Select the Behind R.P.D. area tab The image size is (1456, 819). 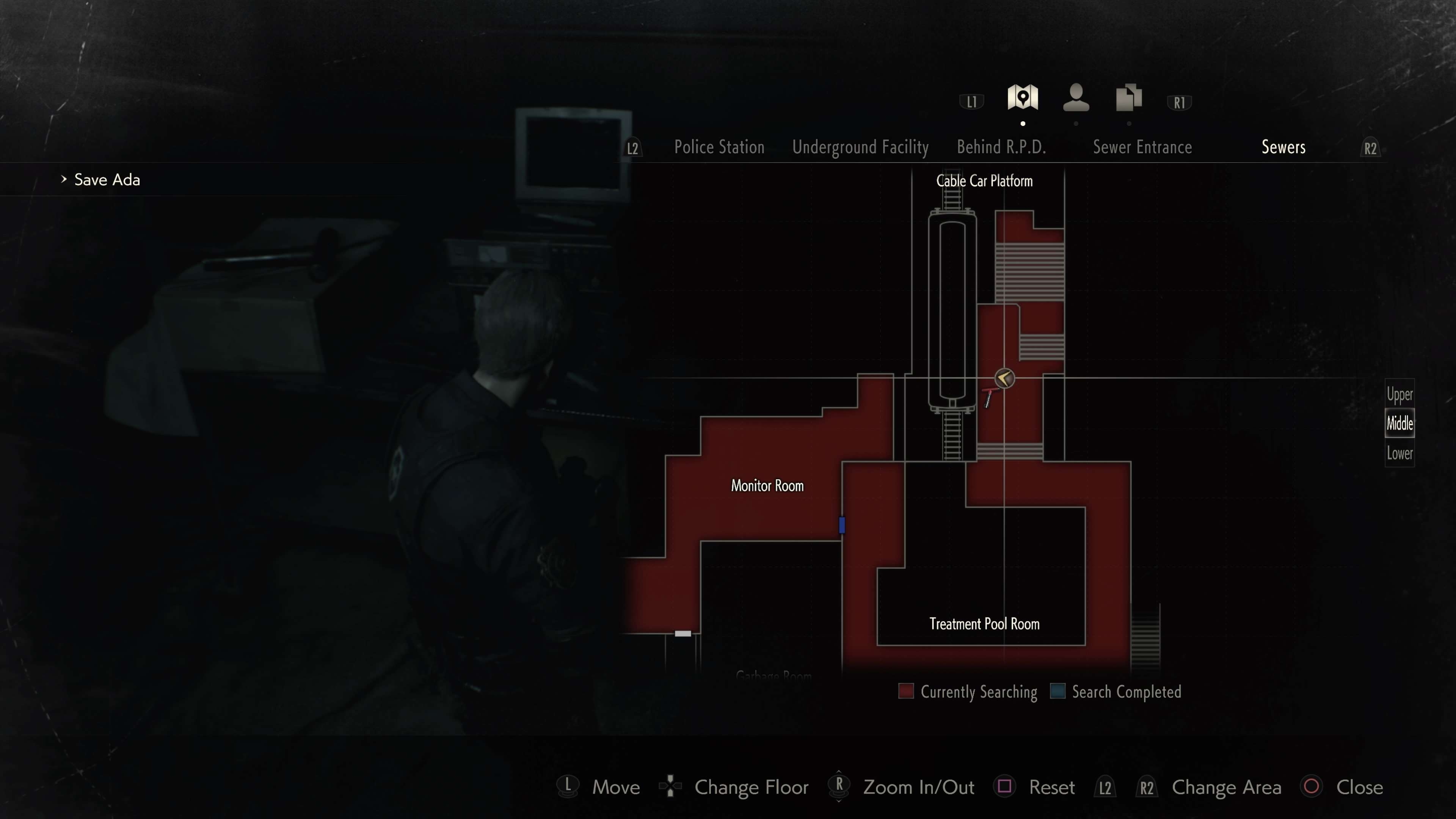pyautogui.click(x=1001, y=147)
